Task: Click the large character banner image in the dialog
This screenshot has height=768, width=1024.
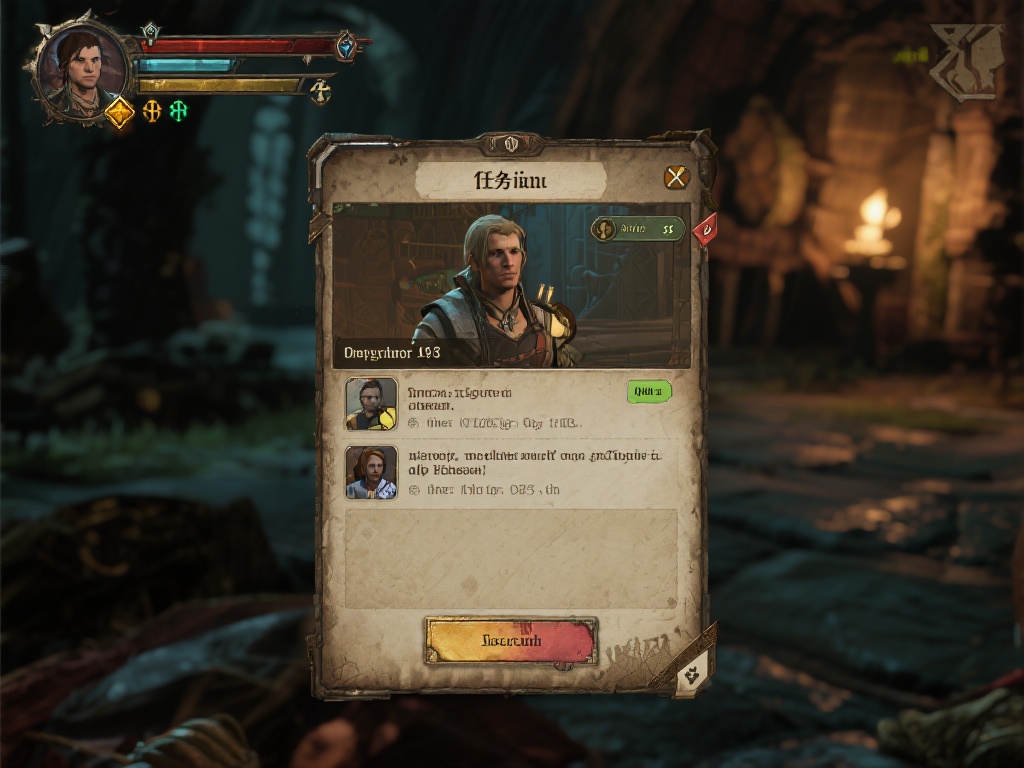Action: tap(511, 286)
